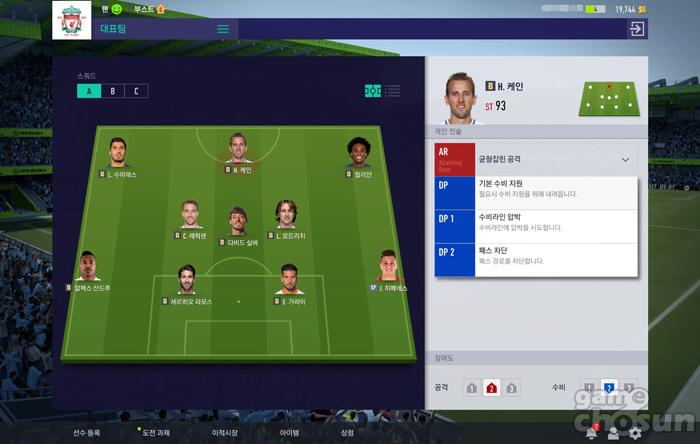Choose DP 1 수비라인 압박 option

pos(537,223)
